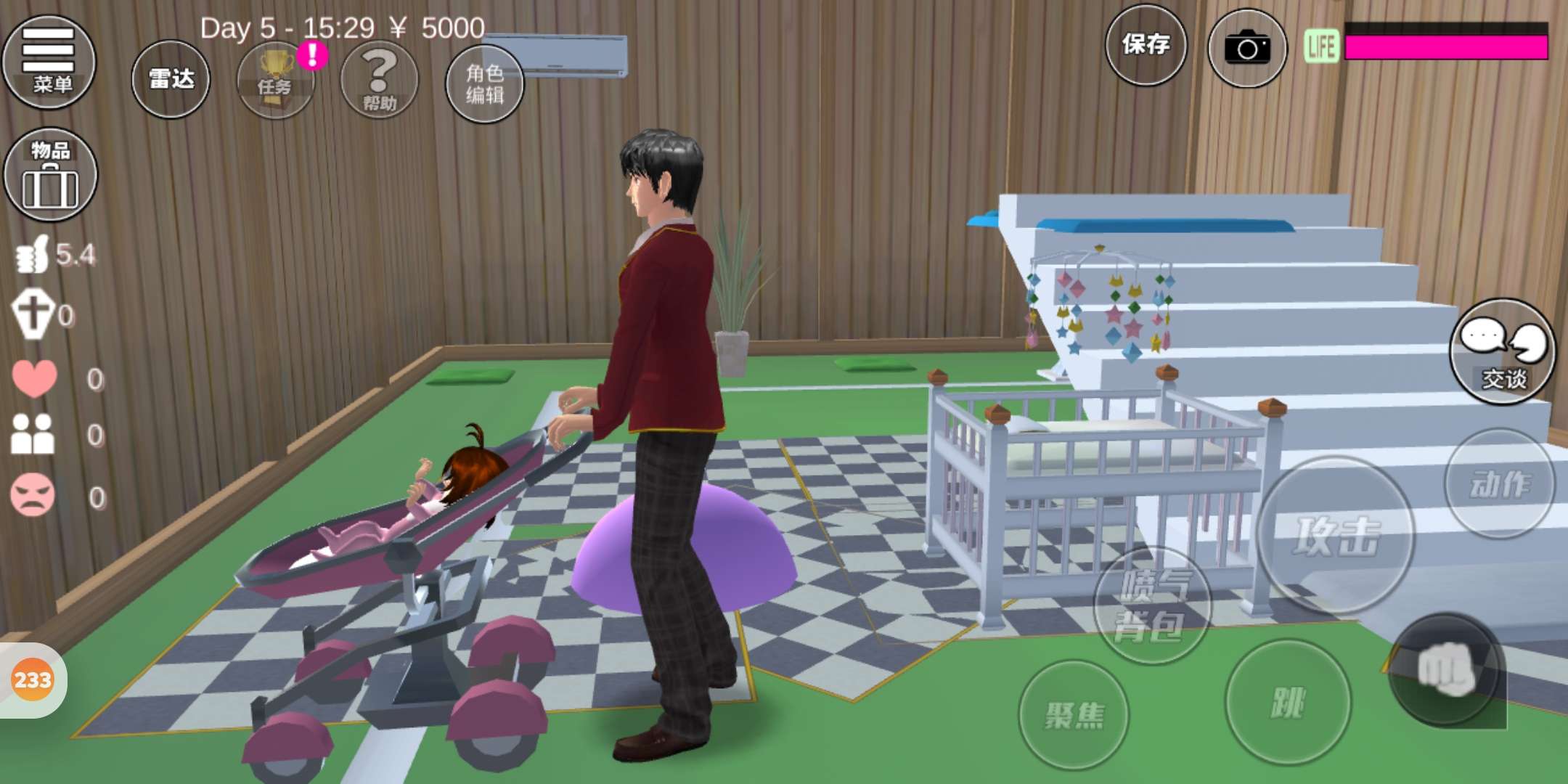
Task: Open the 角色编辑 character editor
Action: click(484, 83)
